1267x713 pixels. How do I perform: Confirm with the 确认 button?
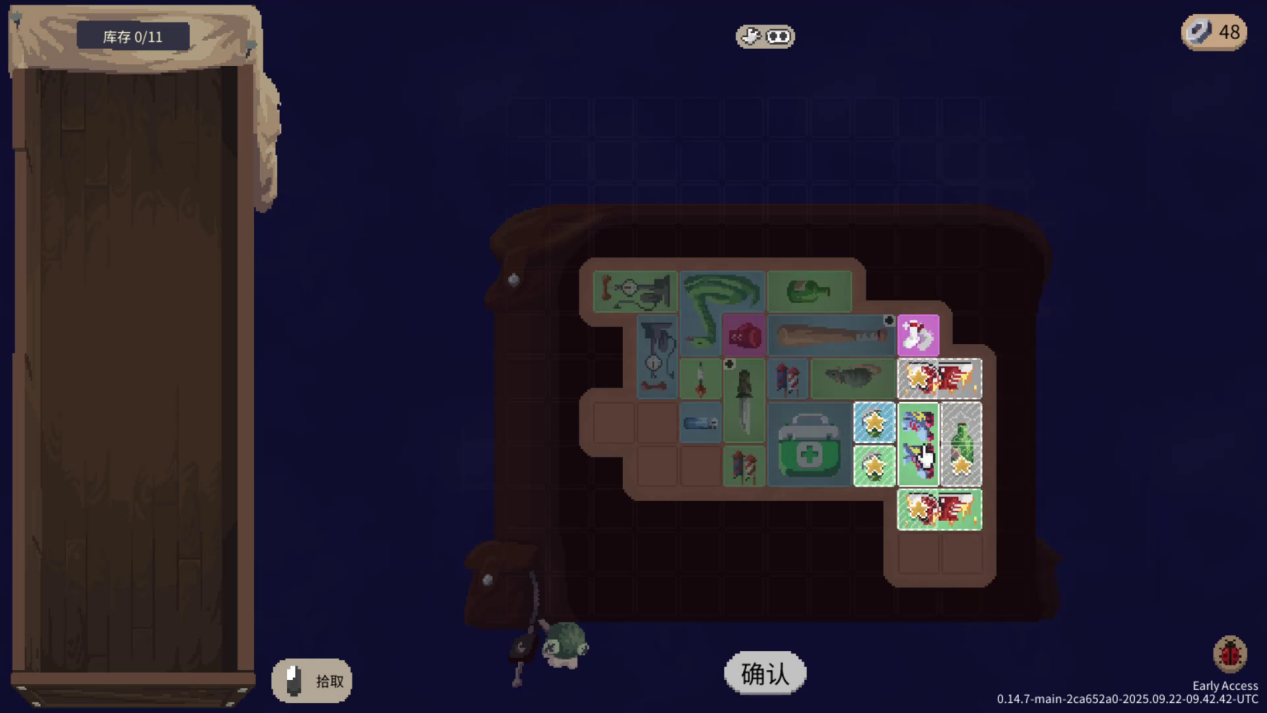[765, 674]
